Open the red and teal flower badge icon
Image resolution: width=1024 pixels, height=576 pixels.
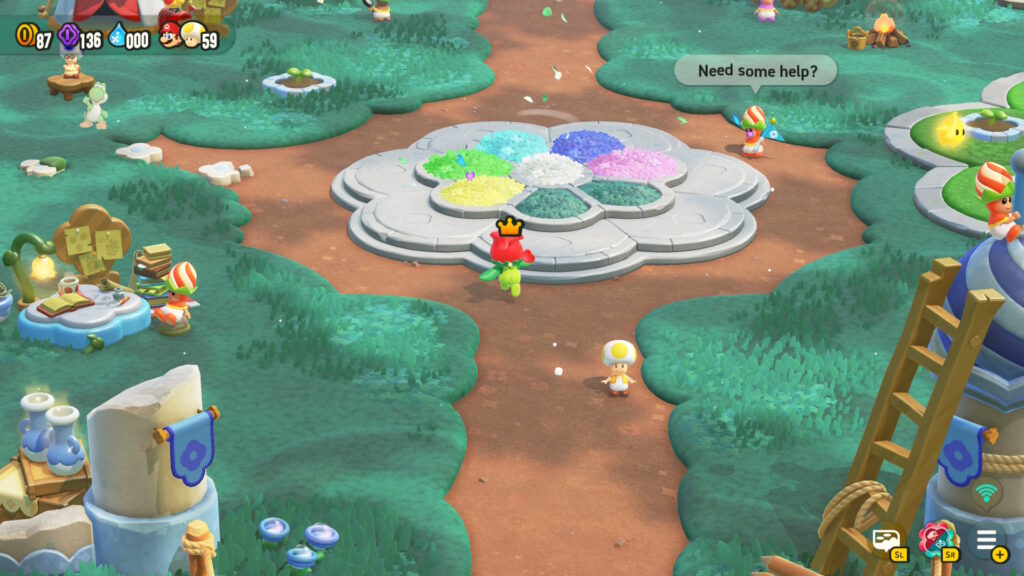coord(936,540)
